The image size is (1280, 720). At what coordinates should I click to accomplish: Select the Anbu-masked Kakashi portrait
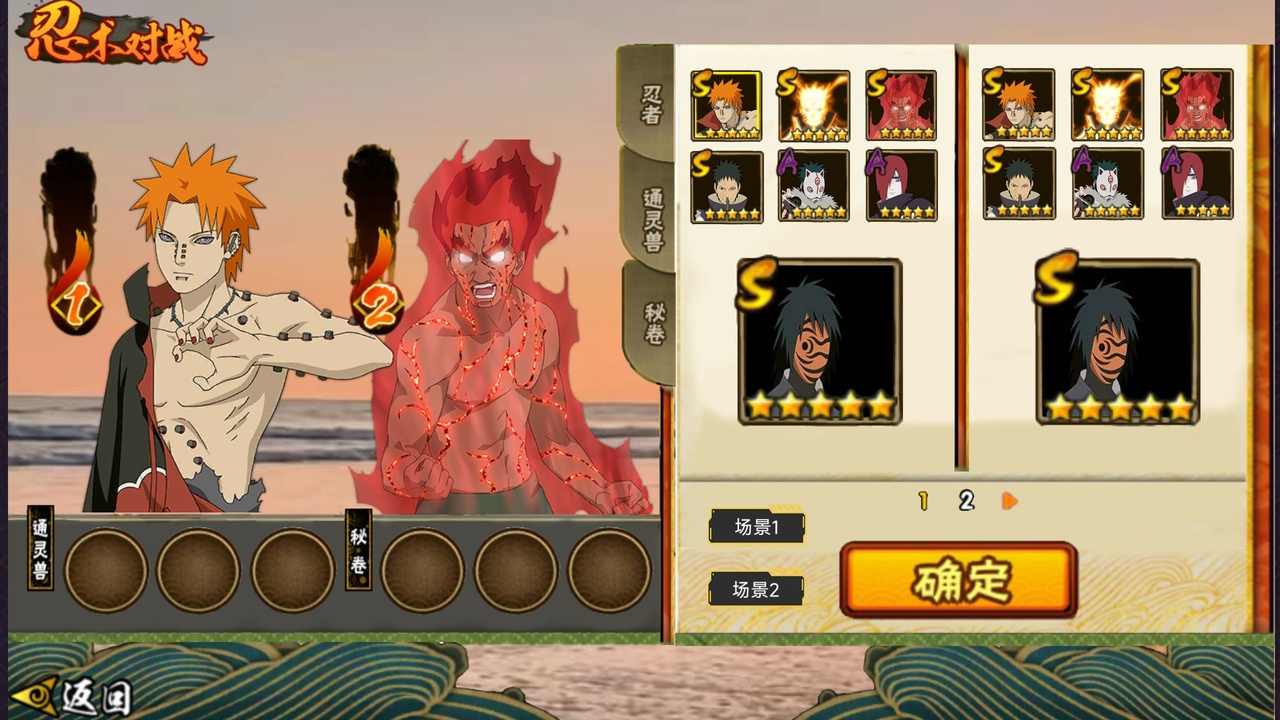[x=814, y=186]
